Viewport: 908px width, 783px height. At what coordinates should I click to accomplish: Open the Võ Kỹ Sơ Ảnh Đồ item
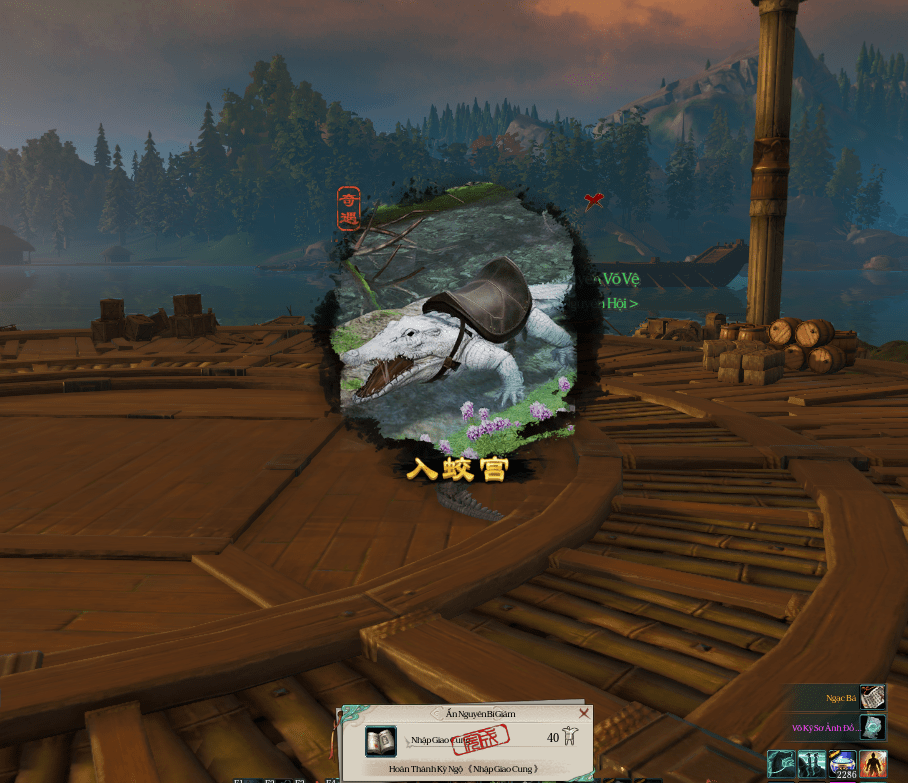click(873, 727)
